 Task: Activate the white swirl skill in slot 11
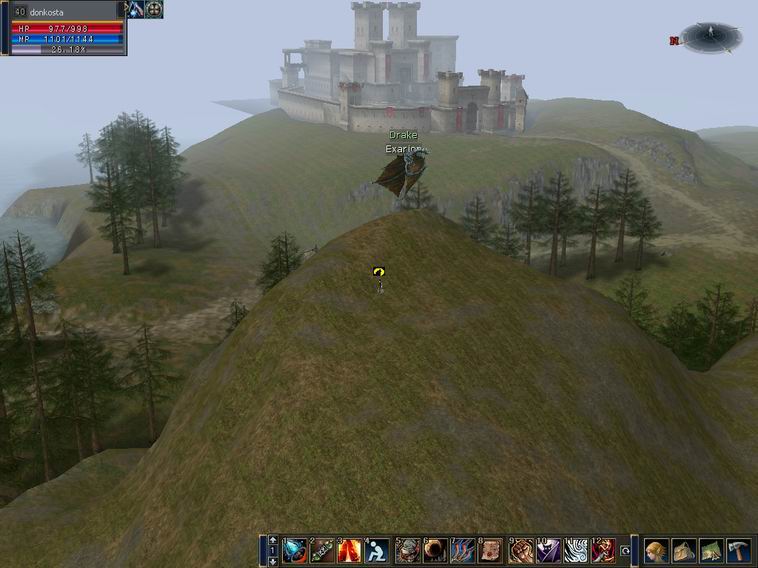tap(577, 551)
